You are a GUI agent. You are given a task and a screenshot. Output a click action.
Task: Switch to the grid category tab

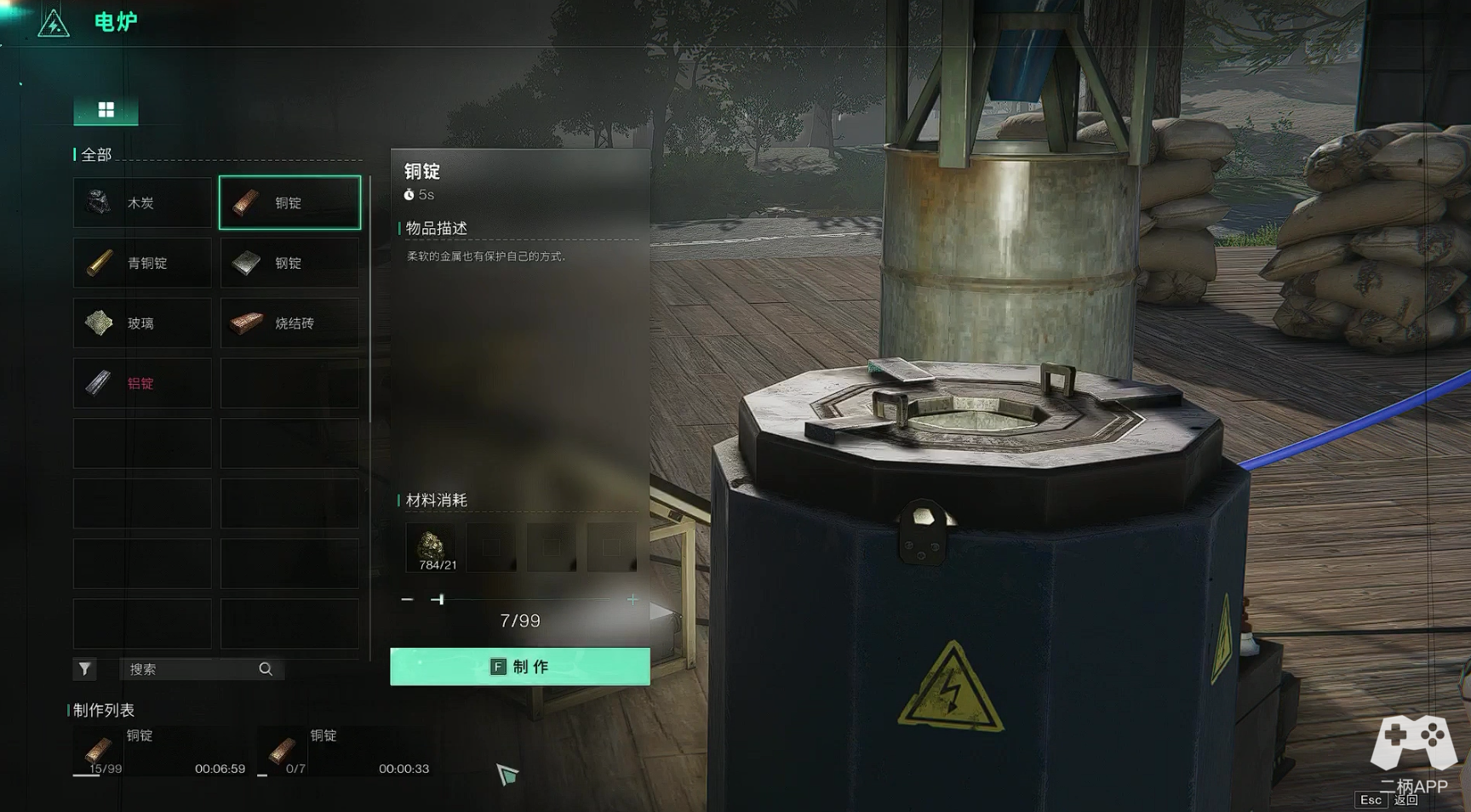click(106, 110)
